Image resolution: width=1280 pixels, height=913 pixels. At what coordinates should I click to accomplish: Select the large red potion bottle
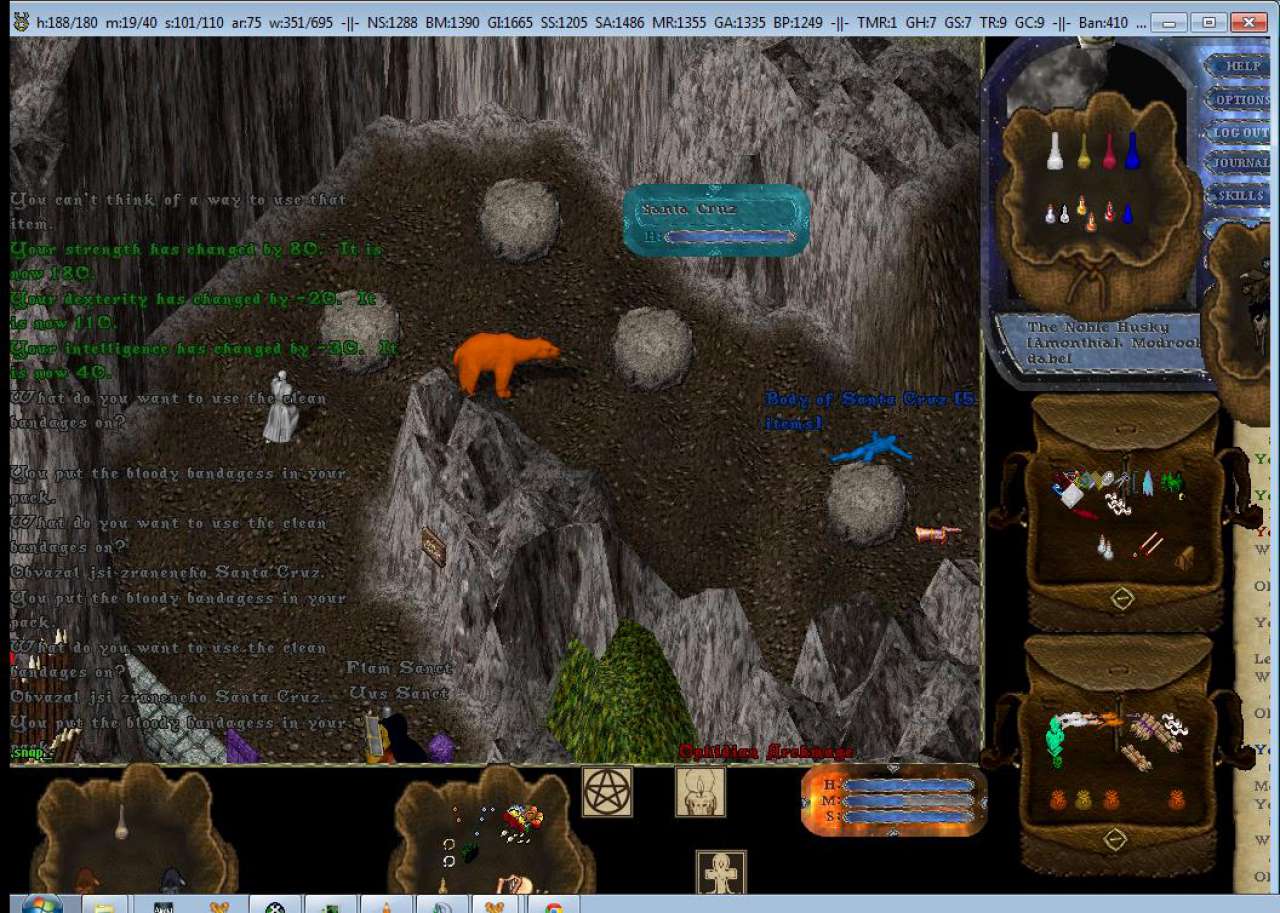[x=1109, y=152]
